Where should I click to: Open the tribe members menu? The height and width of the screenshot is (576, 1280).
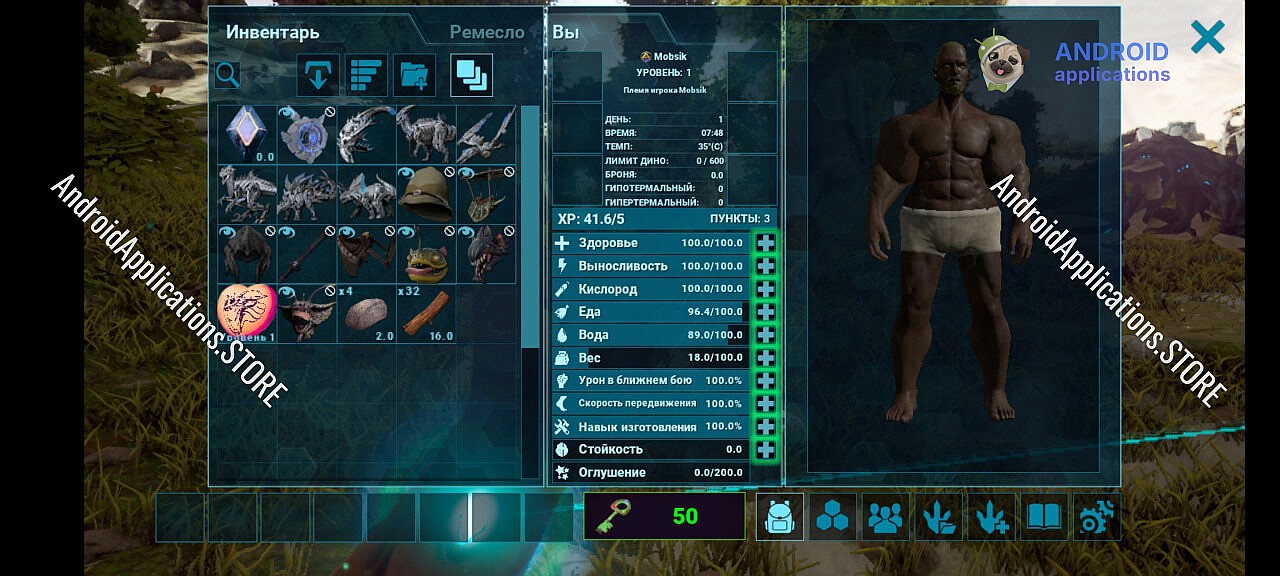click(x=885, y=517)
